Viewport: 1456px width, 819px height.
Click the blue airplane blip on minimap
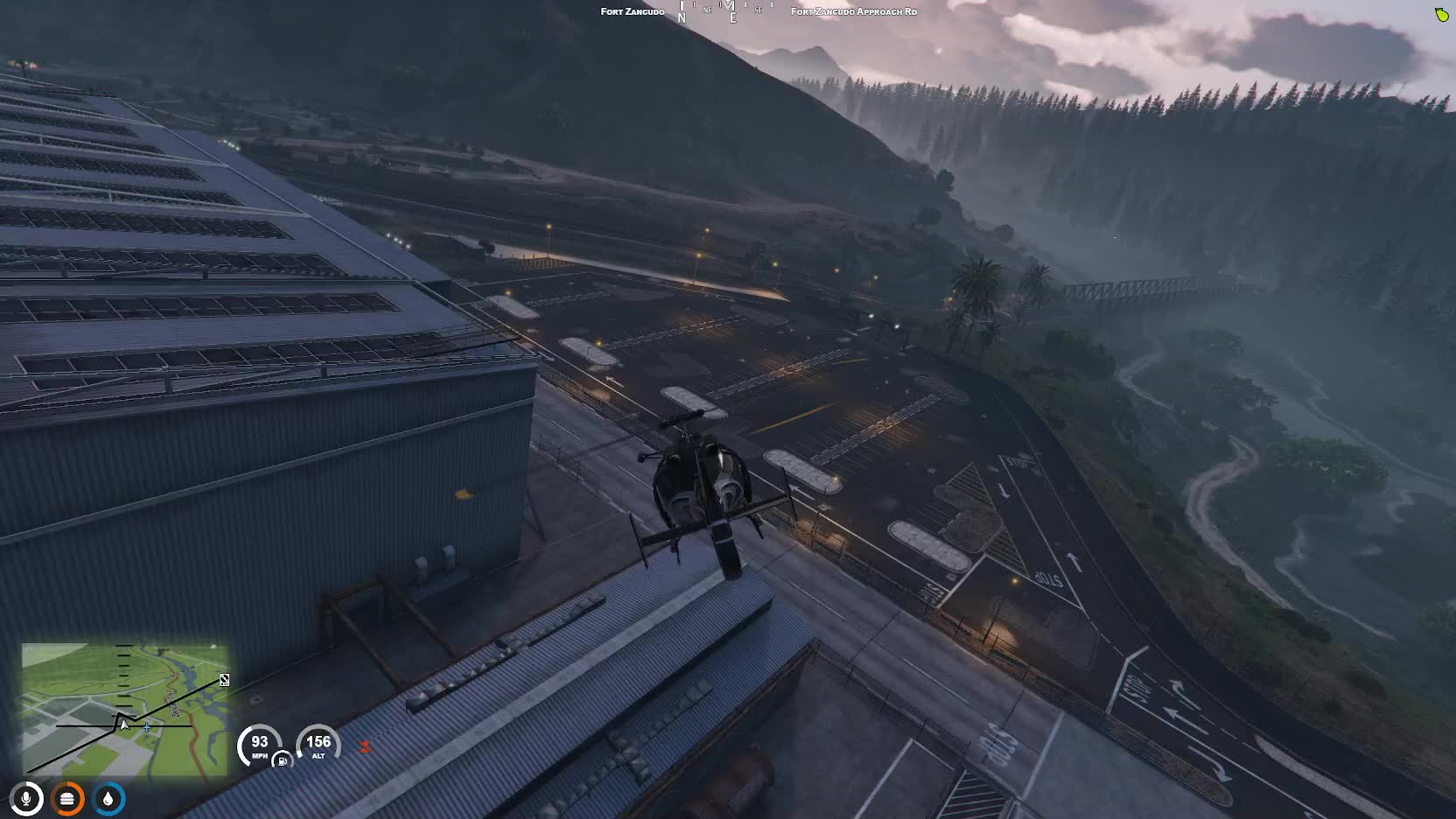(x=147, y=727)
